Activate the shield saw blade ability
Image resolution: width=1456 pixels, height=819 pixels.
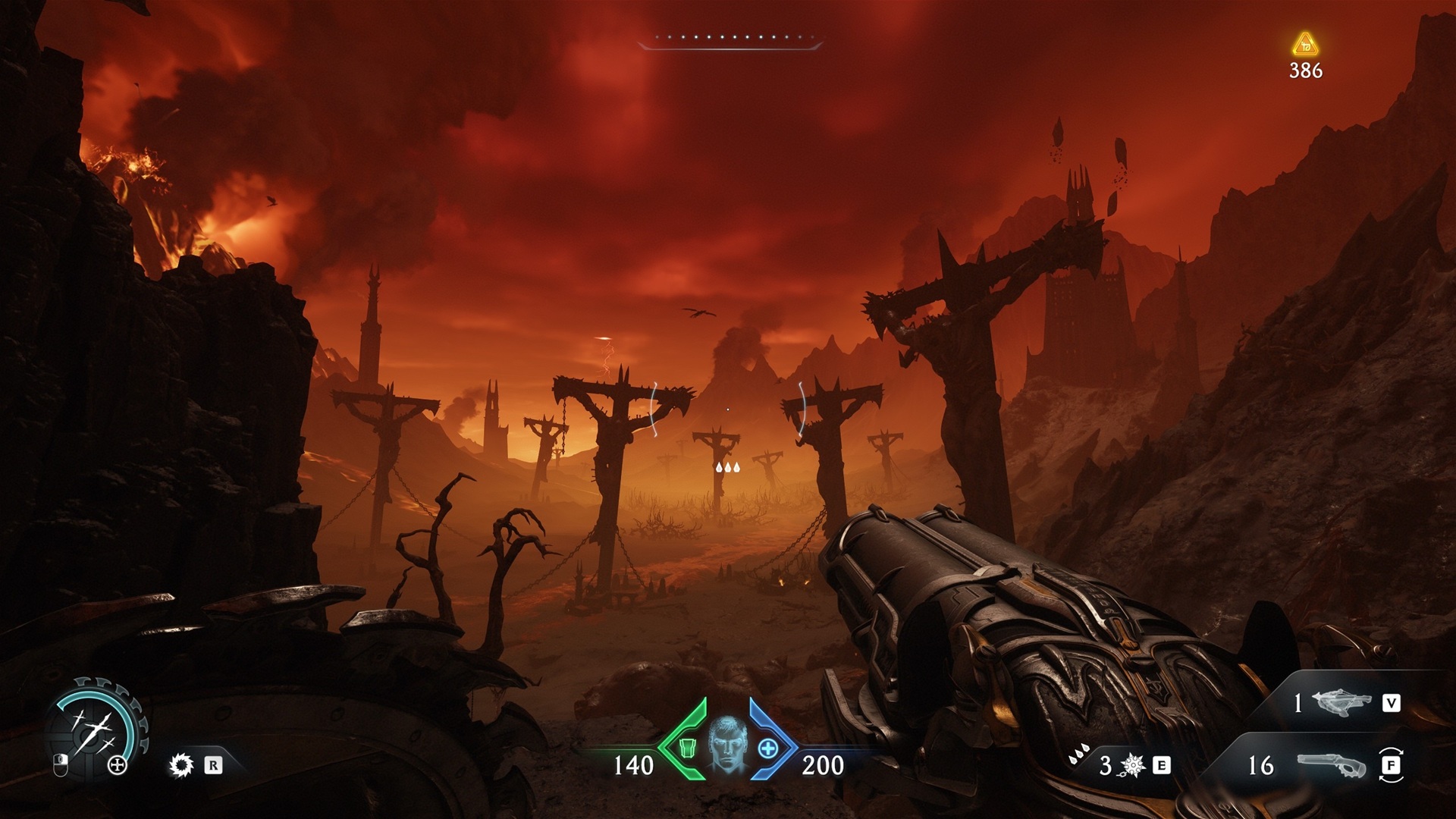click(x=182, y=765)
